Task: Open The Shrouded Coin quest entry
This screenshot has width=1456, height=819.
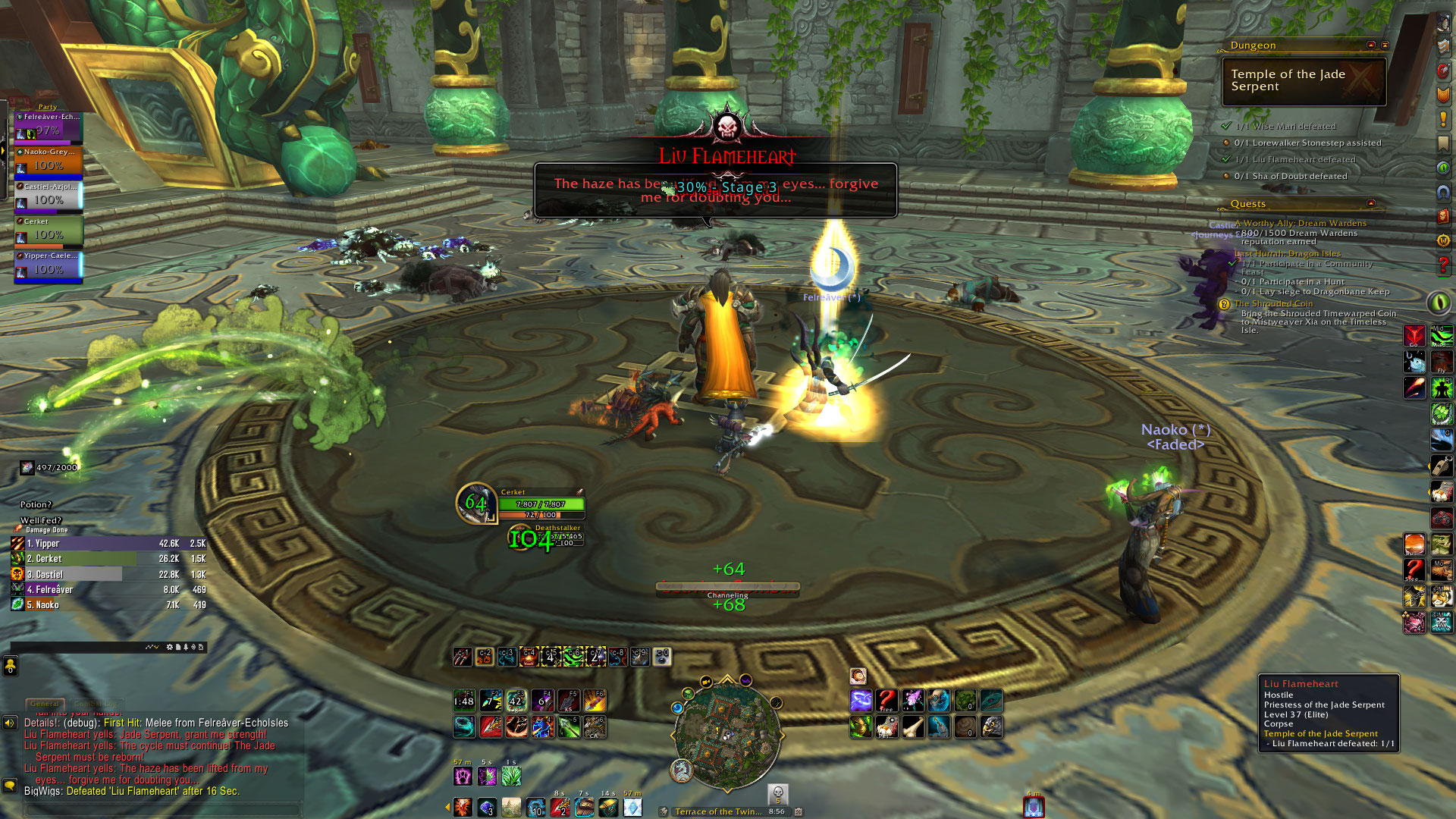Action: coord(1273,303)
